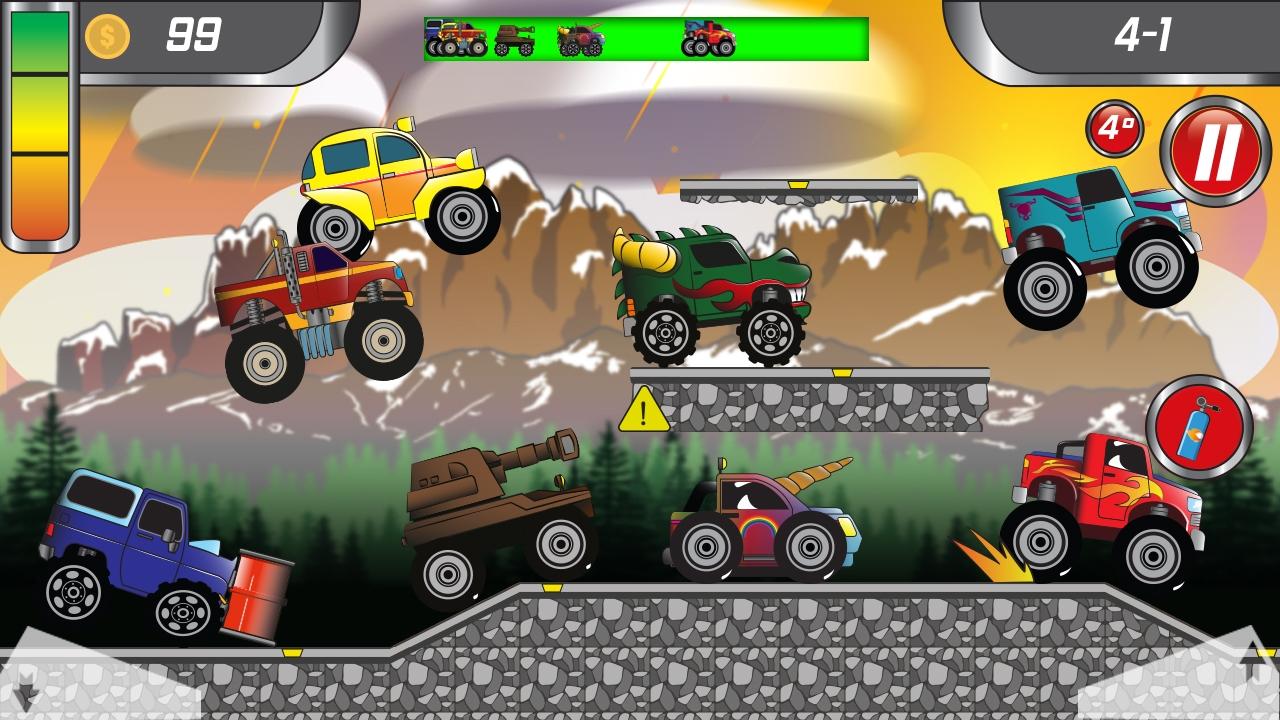This screenshot has height=720, width=1280.
Task: Activate the nitro canister boost button
Action: (x=1199, y=427)
